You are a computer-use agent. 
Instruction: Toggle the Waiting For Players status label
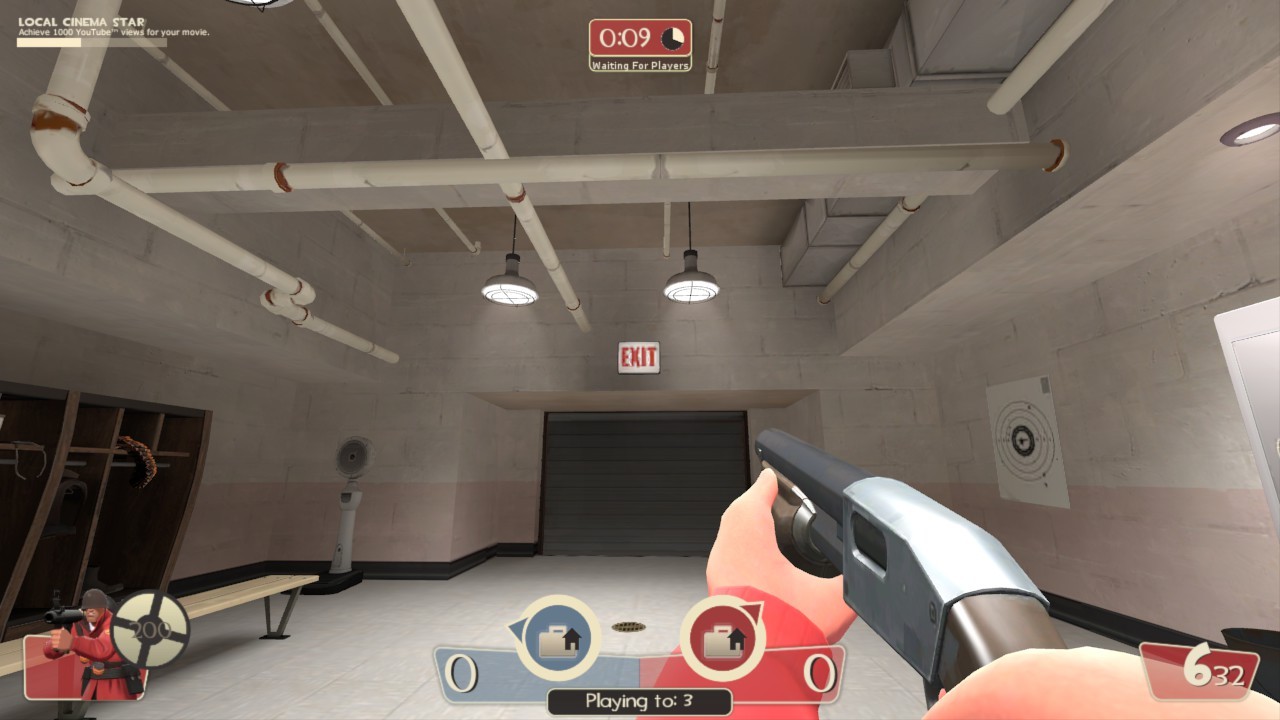click(x=641, y=62)
